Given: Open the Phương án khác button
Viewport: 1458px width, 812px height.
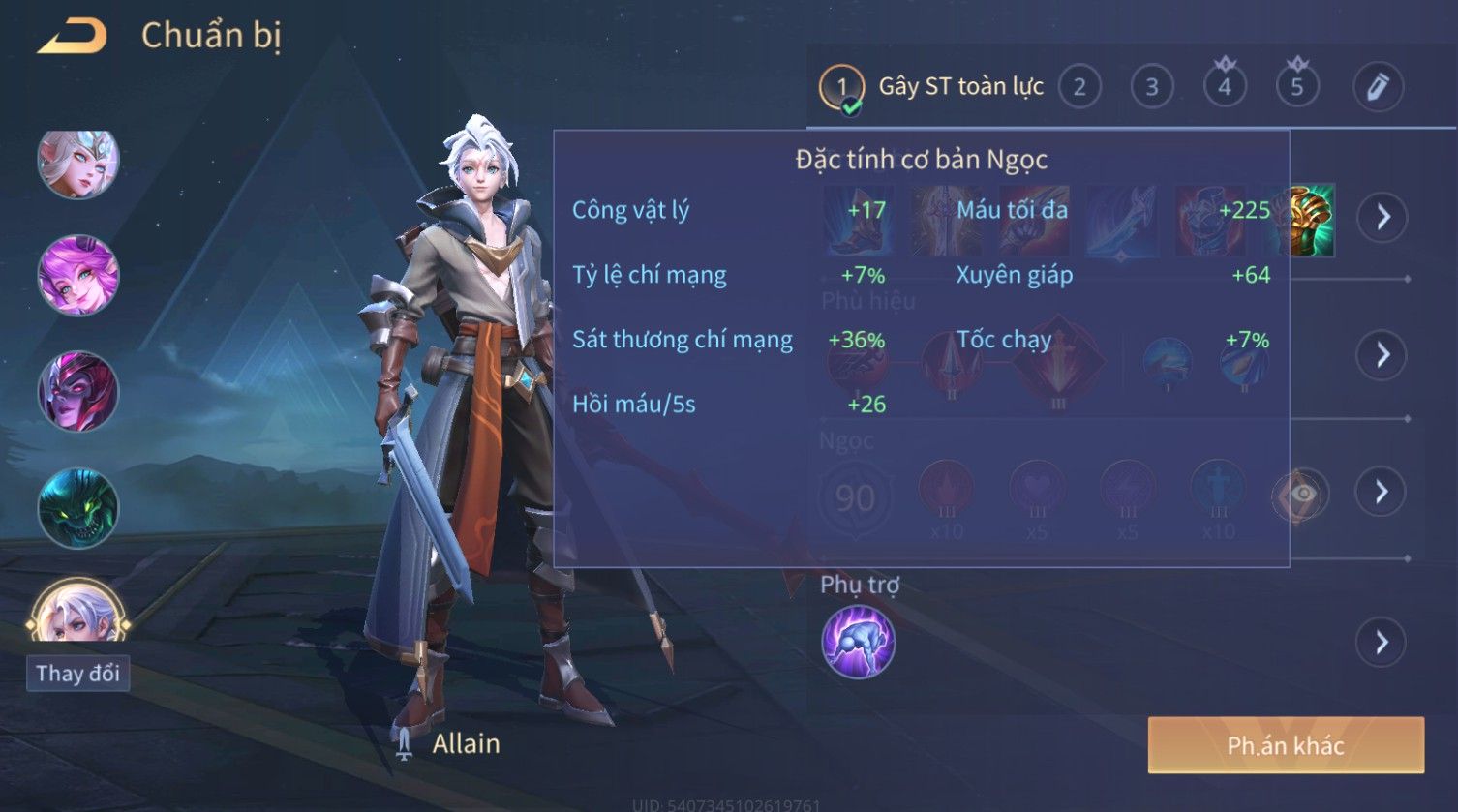Looking at the screenshot, I should [x=1286, y=745].
